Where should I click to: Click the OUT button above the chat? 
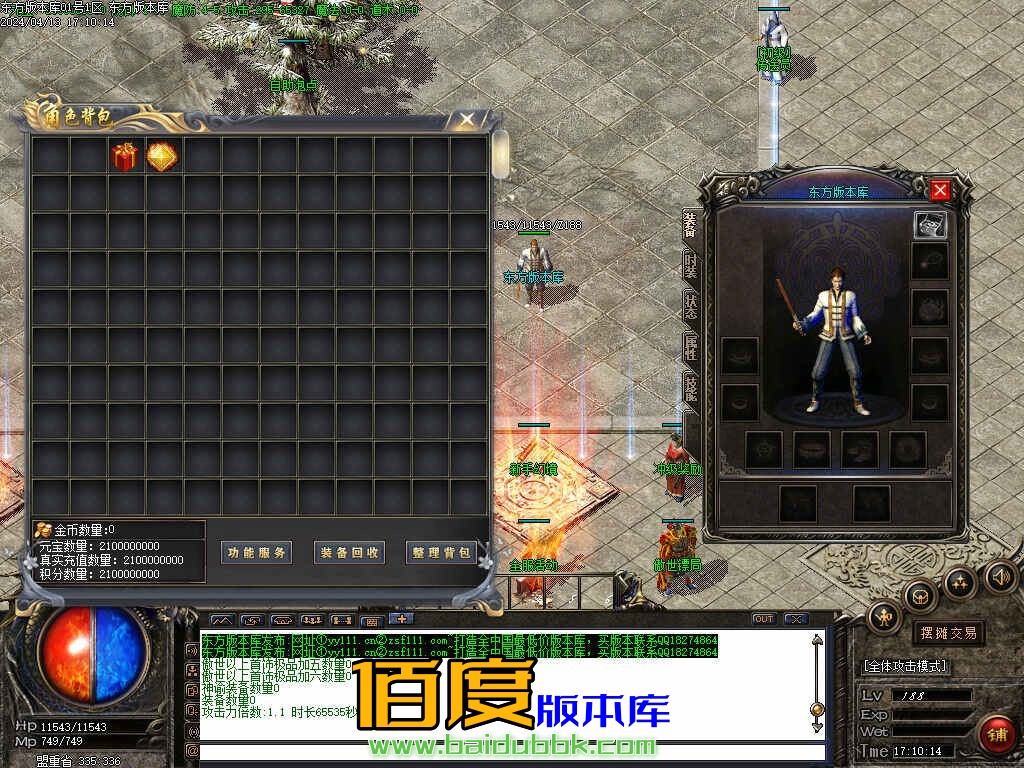(x=763, y=619)
